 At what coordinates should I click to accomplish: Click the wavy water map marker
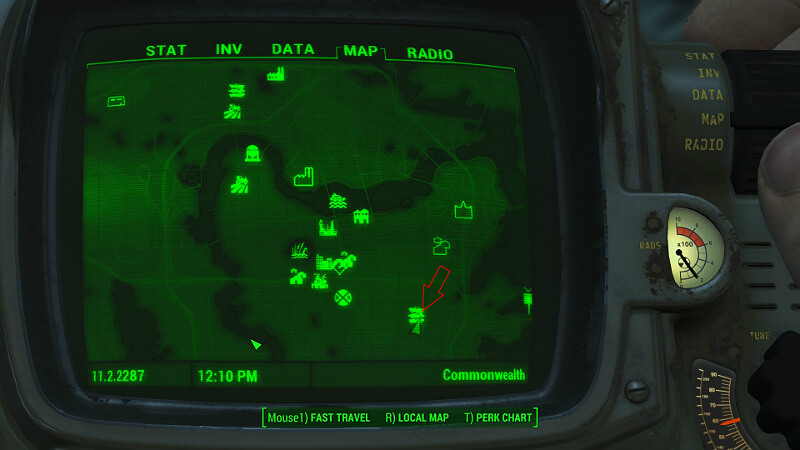pyautogui.click(x=337, y=201)
